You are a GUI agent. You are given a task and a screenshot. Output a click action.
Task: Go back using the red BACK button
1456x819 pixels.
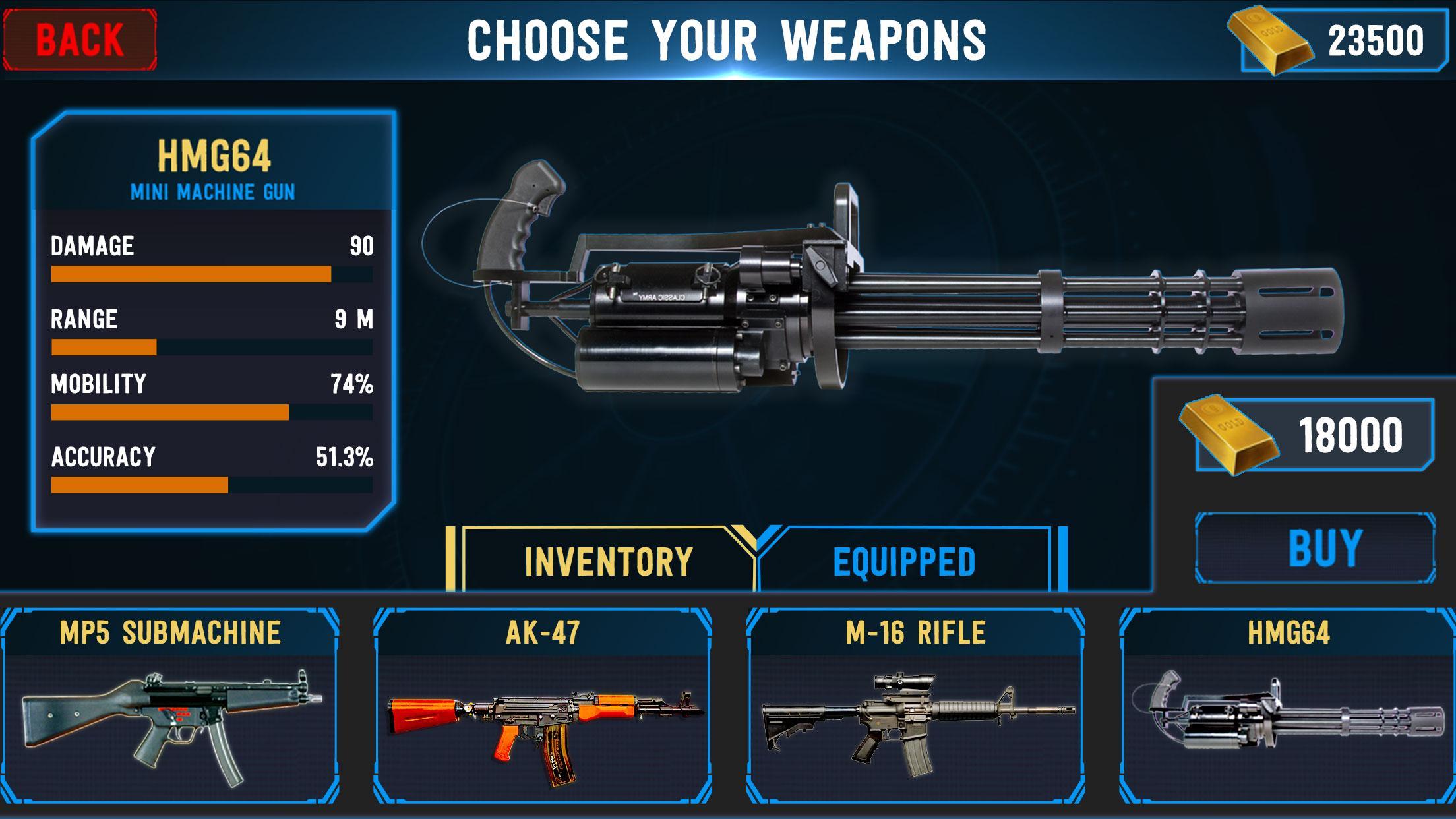(79, 40)
